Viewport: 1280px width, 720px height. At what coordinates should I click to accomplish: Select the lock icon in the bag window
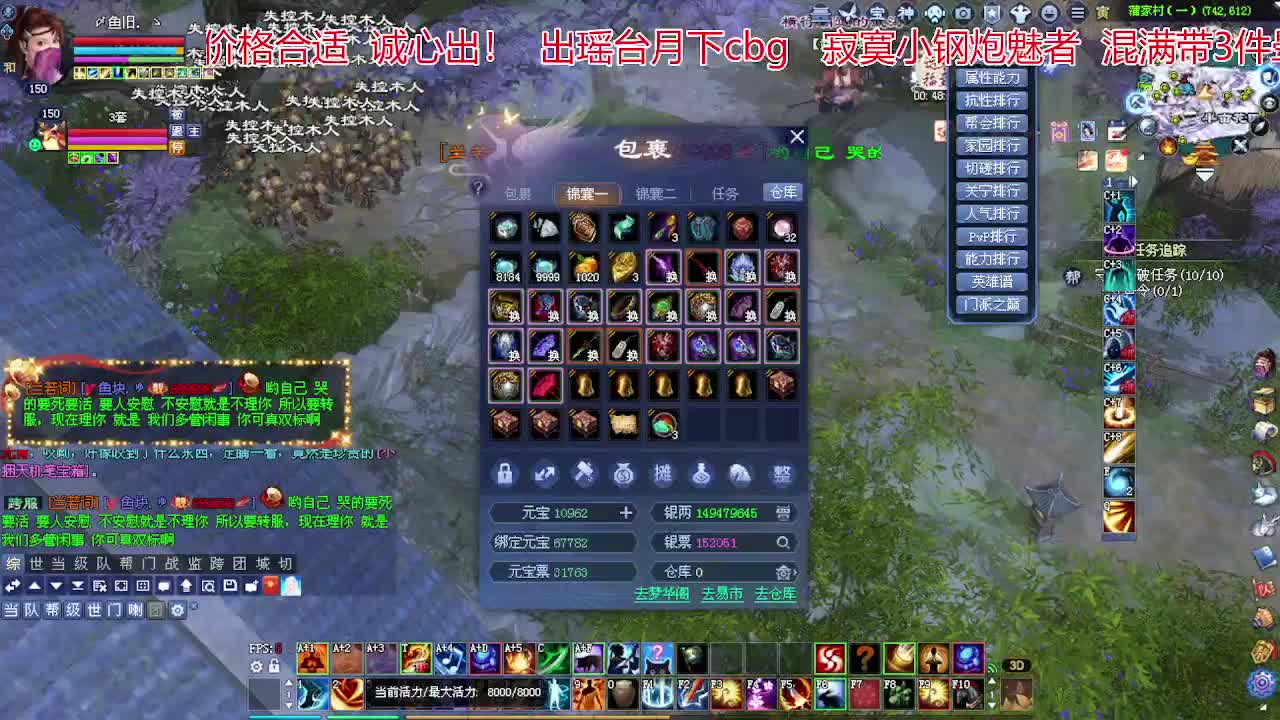point(505,475)
